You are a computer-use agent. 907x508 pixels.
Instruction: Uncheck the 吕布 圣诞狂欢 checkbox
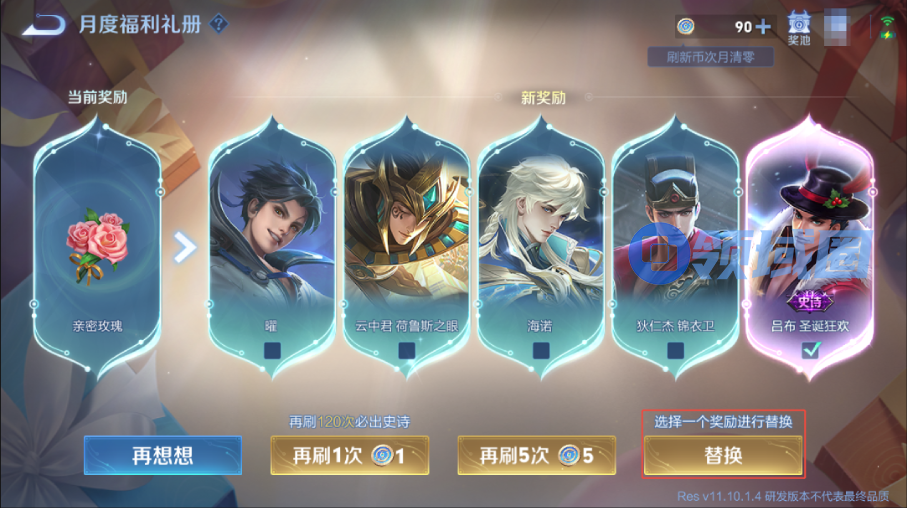click(810, 349)
